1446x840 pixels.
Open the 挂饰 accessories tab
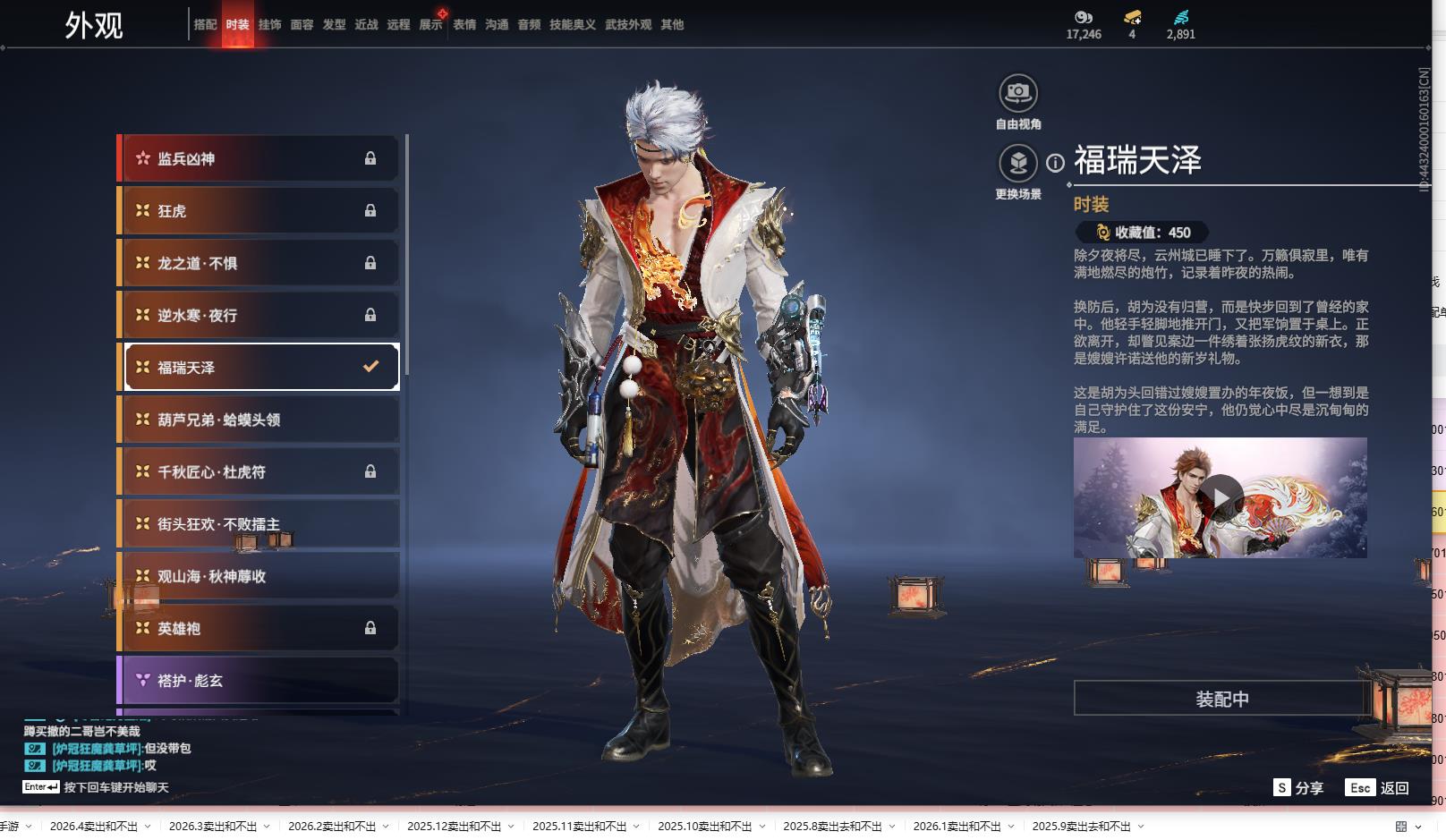[269, 25]
